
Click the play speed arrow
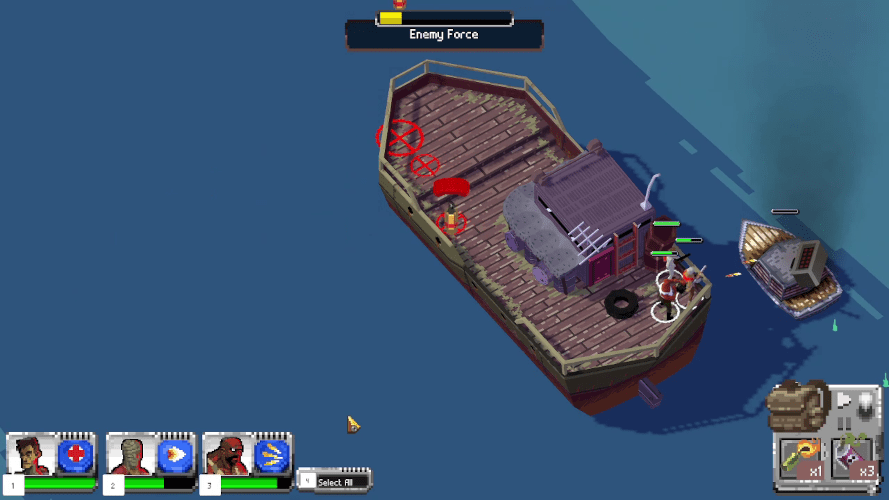(843, 400)
